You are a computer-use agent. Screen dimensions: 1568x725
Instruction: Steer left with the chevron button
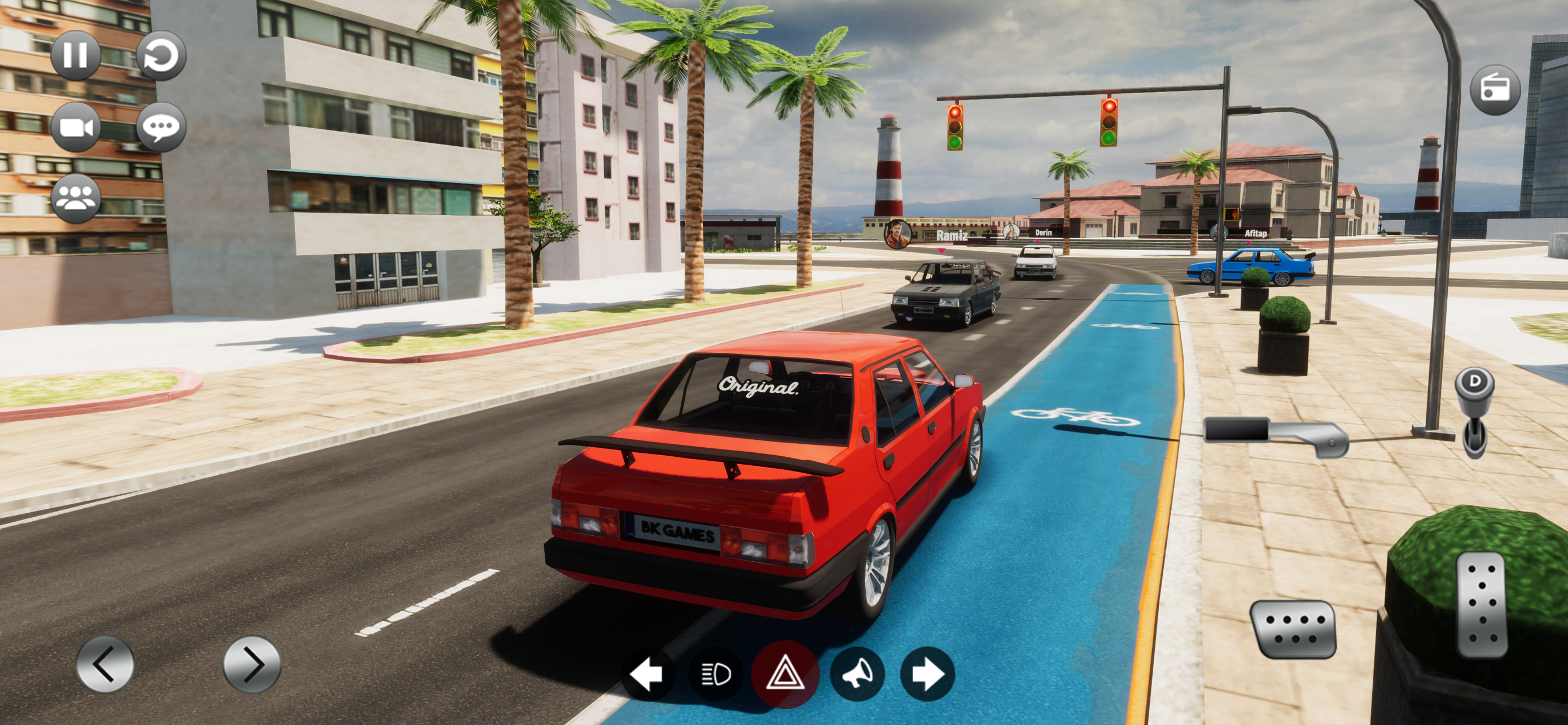(104, 664)
